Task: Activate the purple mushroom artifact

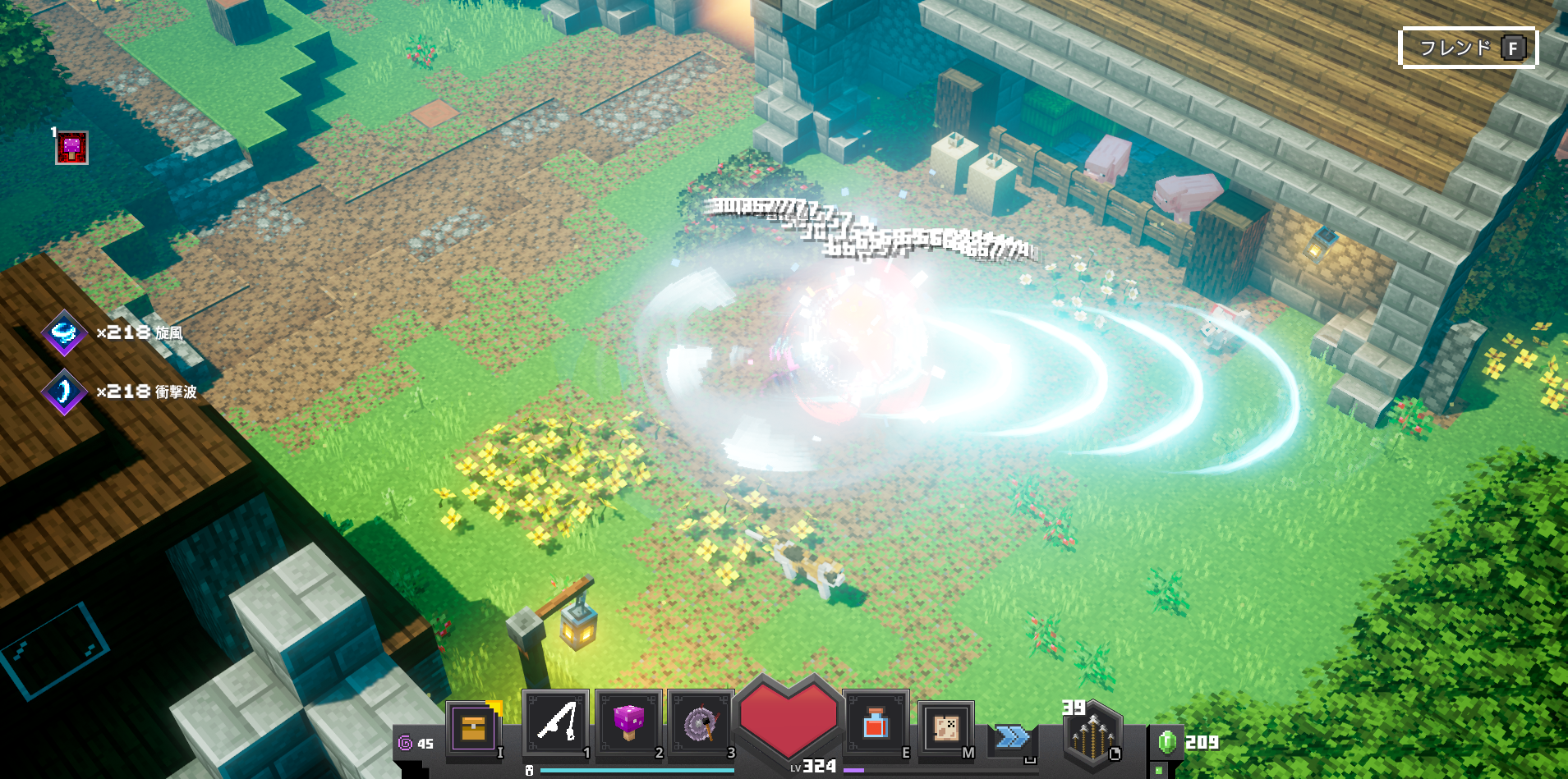Action: [x=628, y=723]
